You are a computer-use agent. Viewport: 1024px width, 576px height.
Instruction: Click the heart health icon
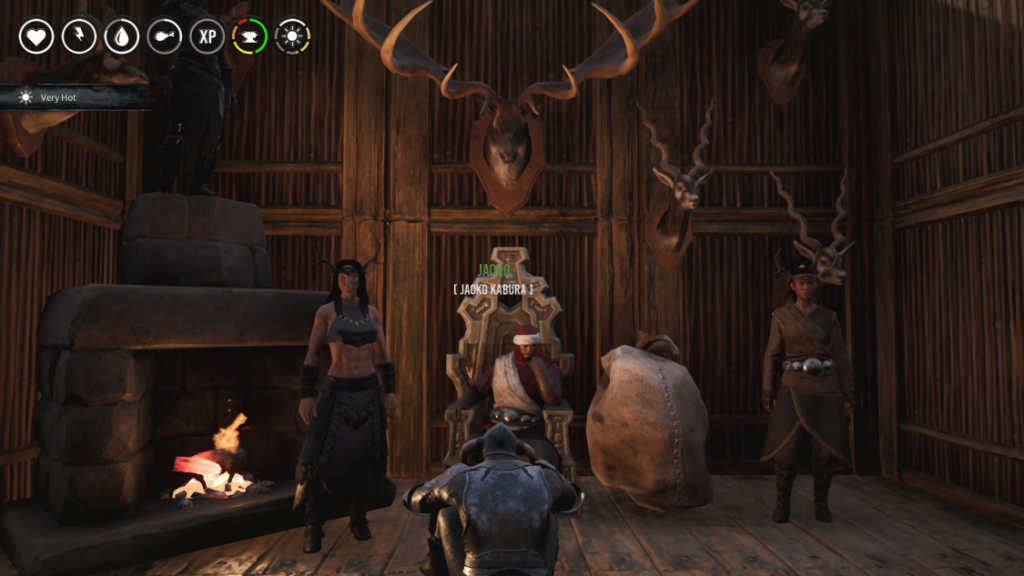coord(36,37)
